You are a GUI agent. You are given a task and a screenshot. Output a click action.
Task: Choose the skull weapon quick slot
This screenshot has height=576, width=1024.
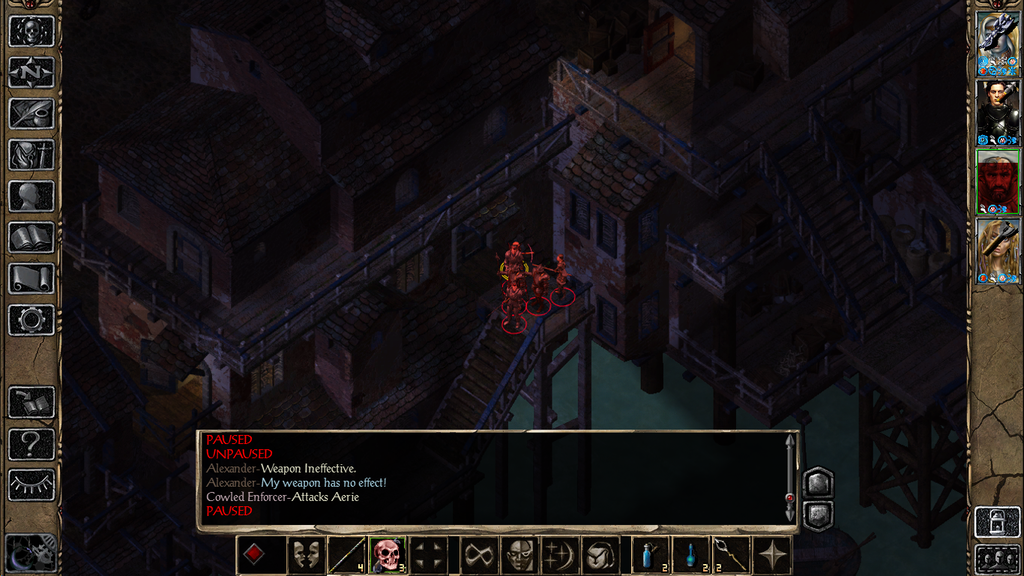pyautogui.click(x=387, y=555)
